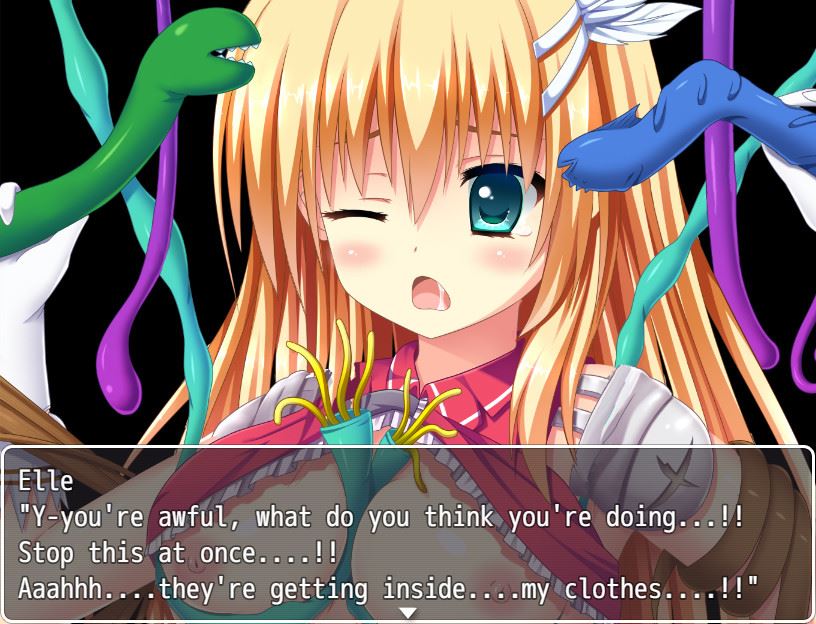816x624 pixels.
Task: Click the dialogue continue arrow
Action: (x=407, y=612)
